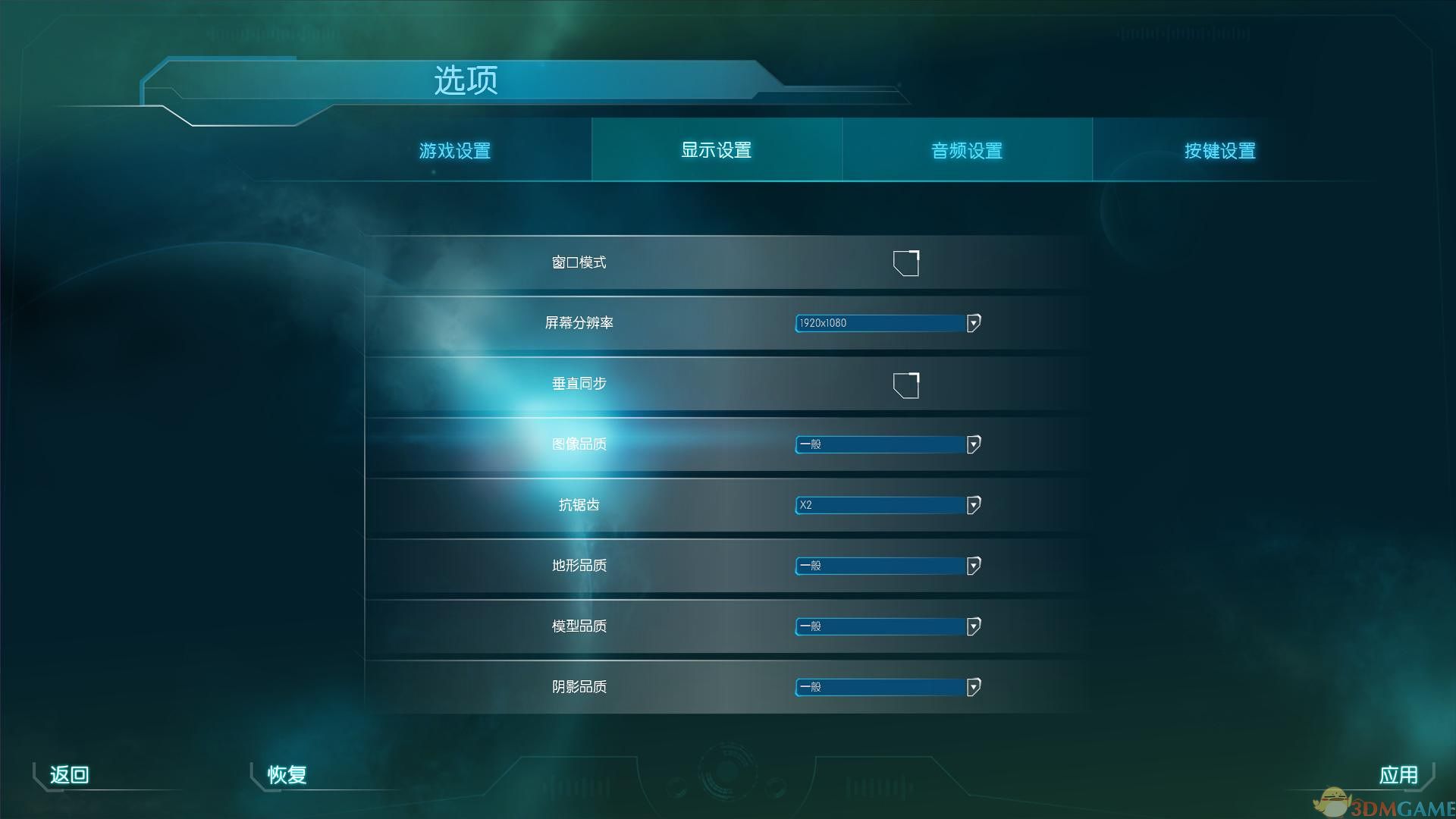Click the shadow quality dropdown arrow icon
This screenshot has width=1456, height=819.
(973, 687)
